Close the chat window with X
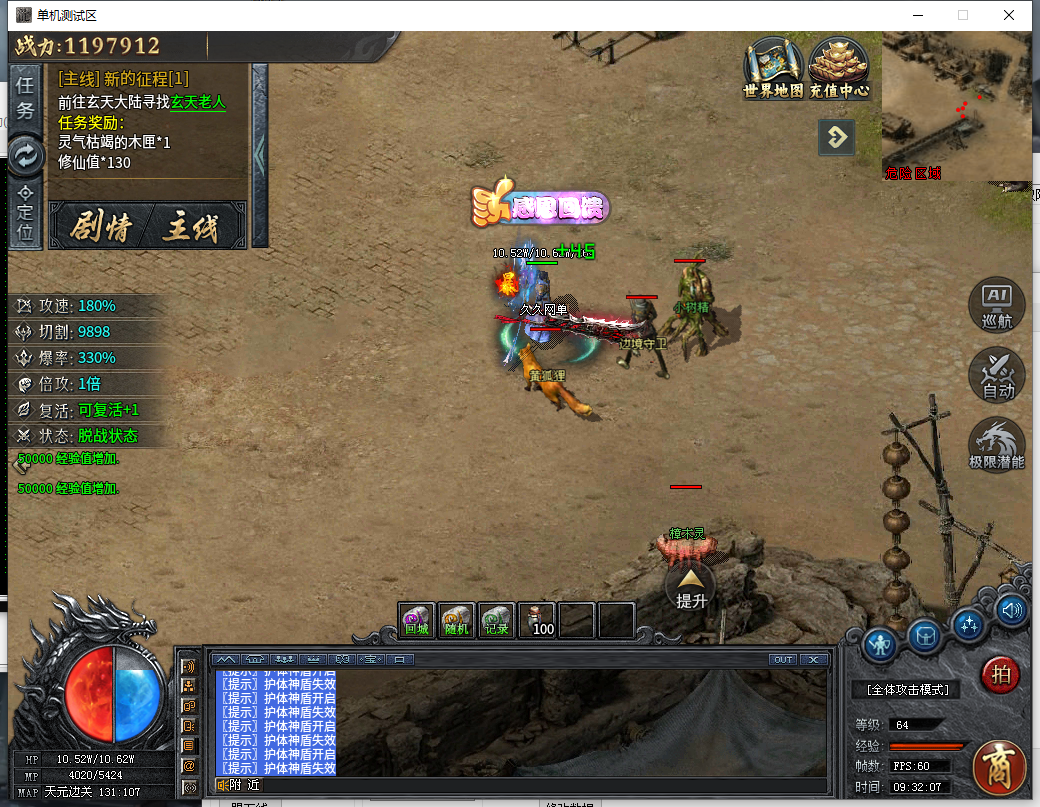Viewport: 1040px width, 807px height. pos(814,659)
